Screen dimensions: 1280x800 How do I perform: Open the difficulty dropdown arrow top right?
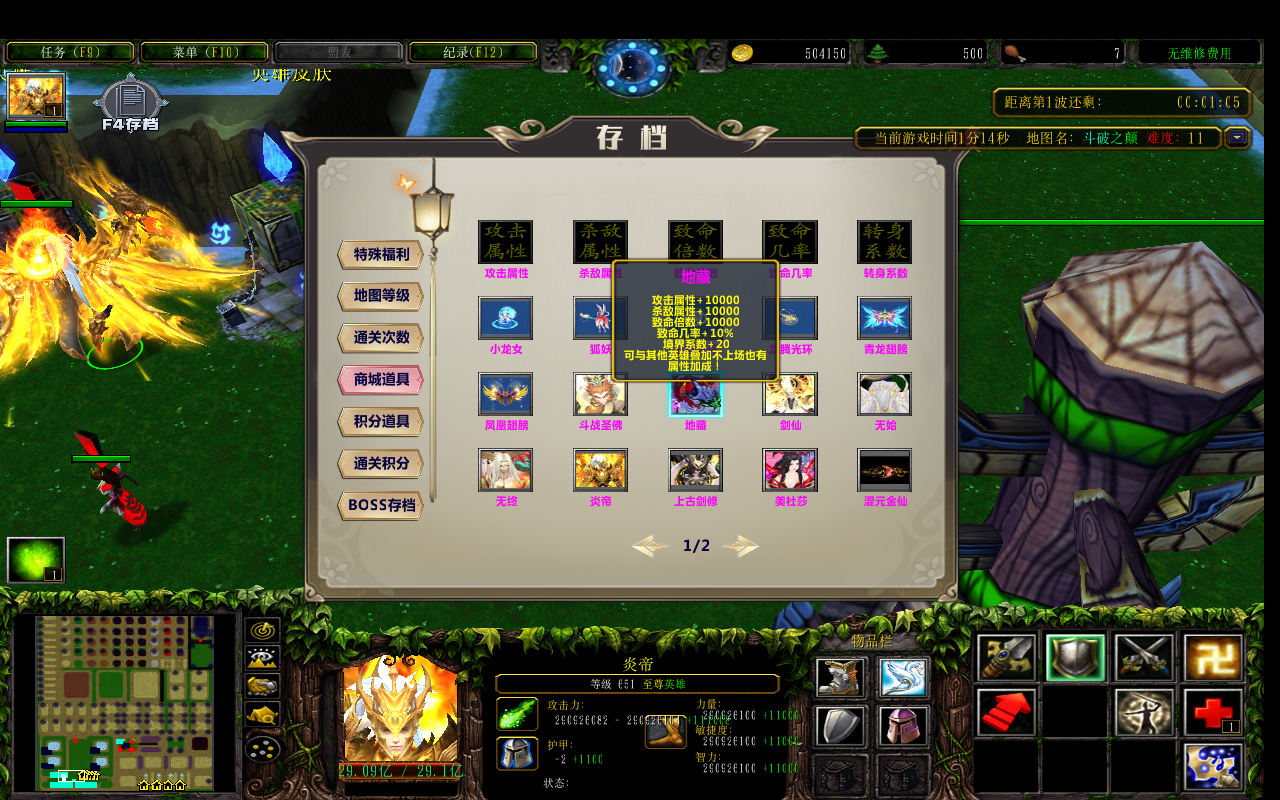1238,139
